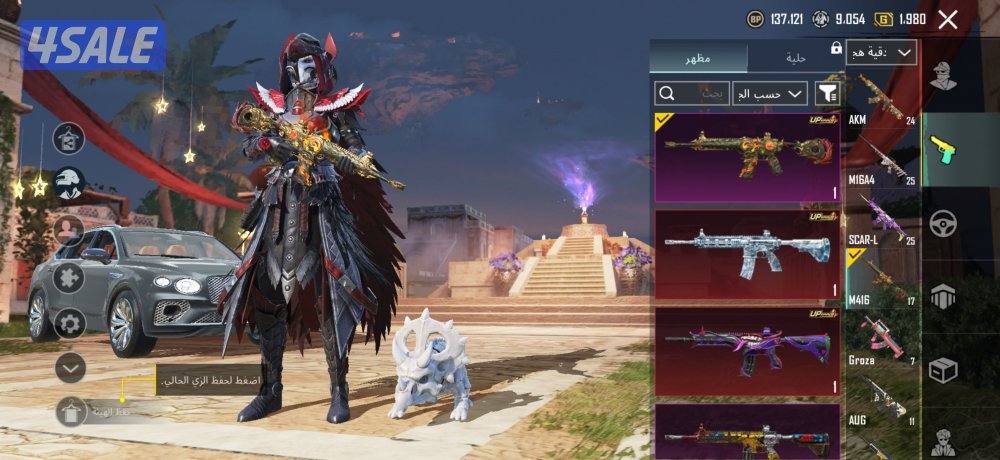Choose SCAR-L in the weapon list
Screen dimensions: 1000x460
click(881, 220)
